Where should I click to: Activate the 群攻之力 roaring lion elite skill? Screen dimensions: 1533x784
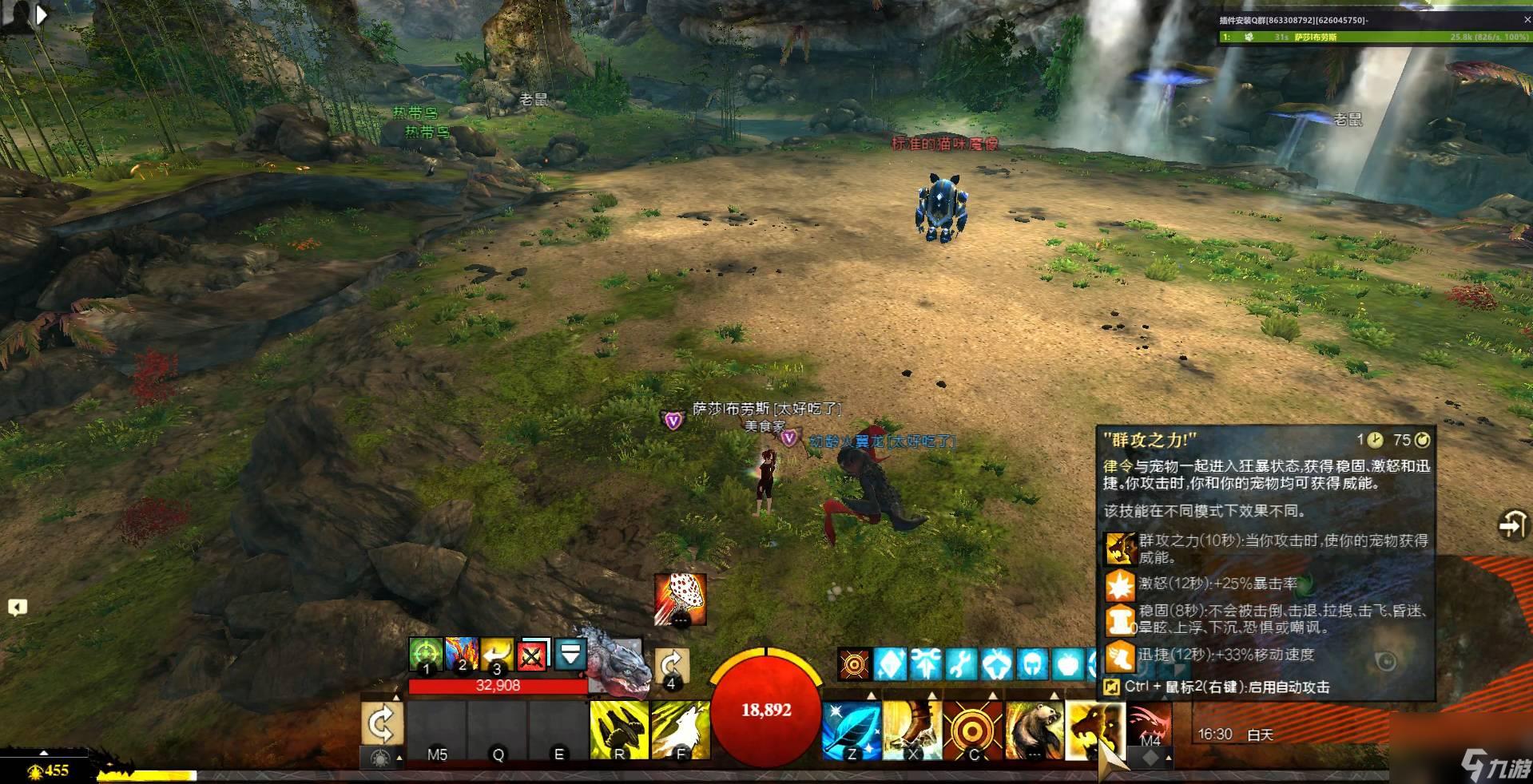pos(1094,730)
